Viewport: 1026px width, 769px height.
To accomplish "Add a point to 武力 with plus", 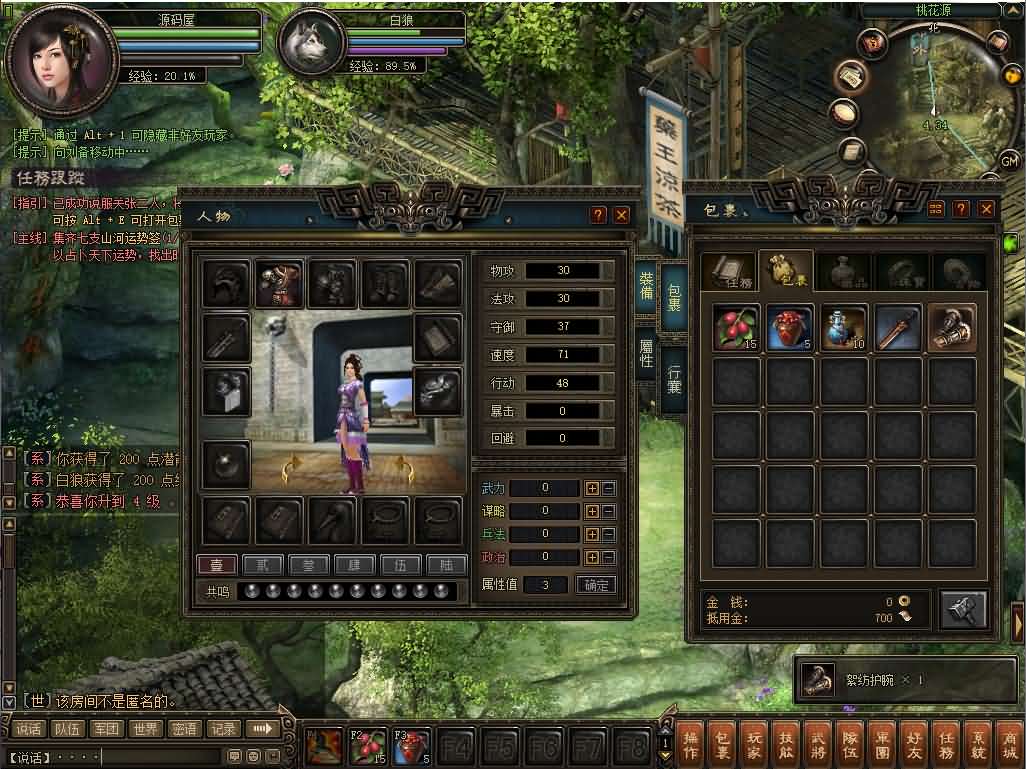I will click(x=592, y=488).
